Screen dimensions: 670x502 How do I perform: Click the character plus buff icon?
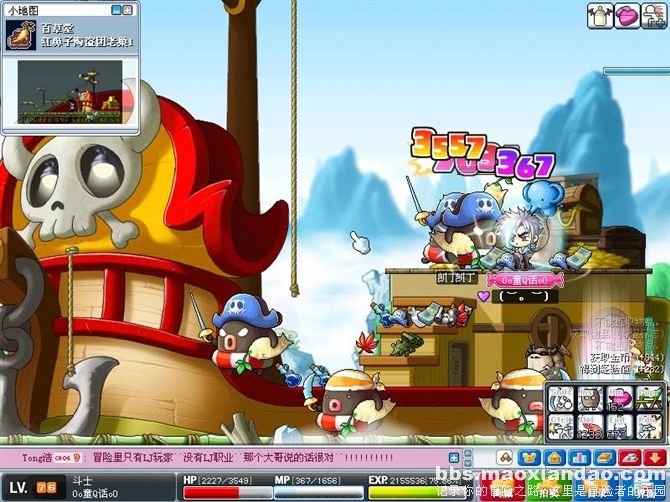[x=653, y=15]
